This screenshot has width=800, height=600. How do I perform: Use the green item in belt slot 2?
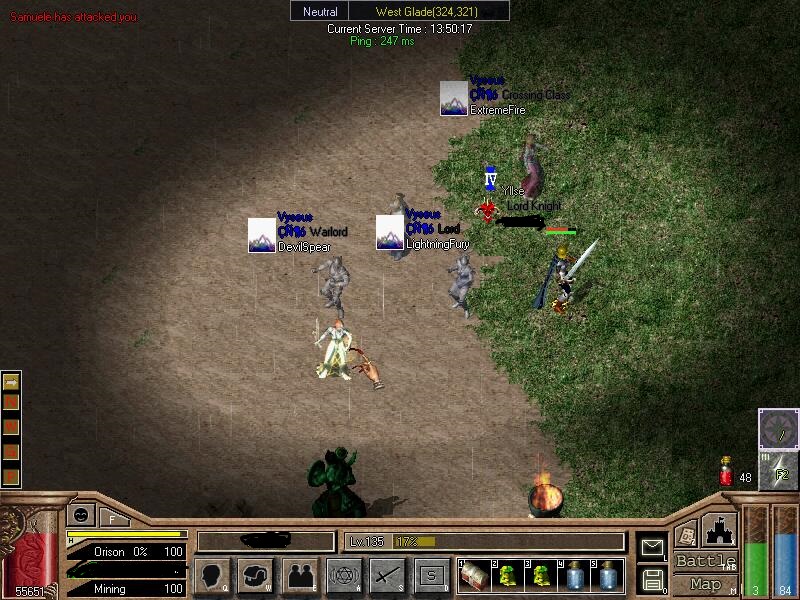(x=507, y=575)
